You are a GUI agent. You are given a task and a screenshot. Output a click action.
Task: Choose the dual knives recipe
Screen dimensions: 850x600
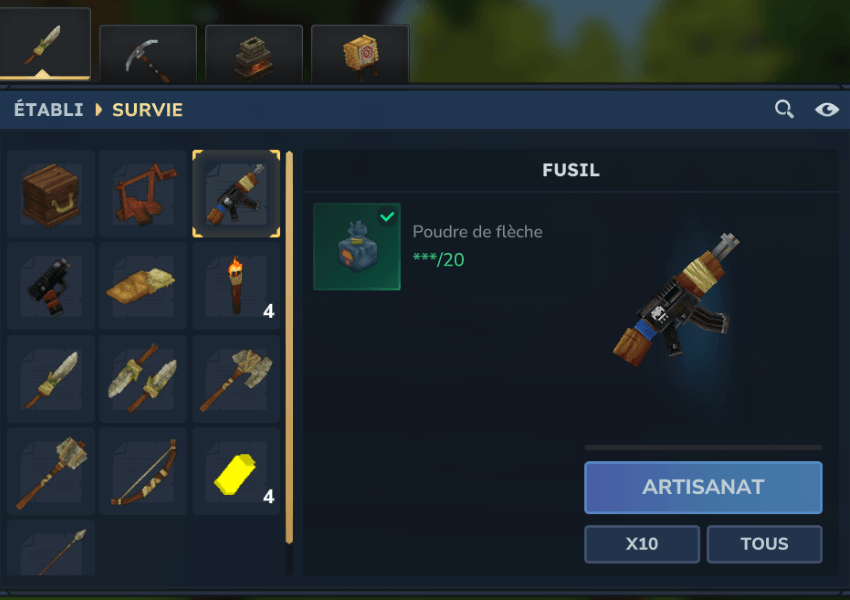click(x=143, y=379)
